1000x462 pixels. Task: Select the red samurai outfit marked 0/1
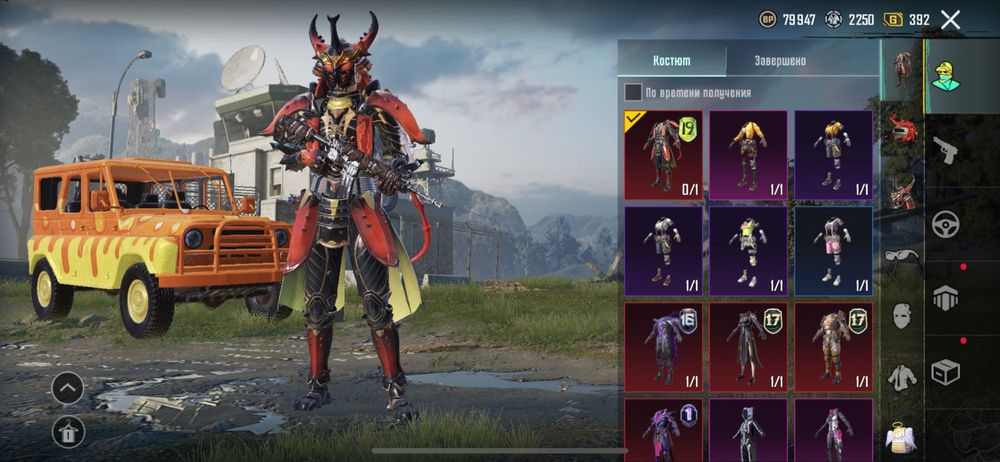pyautogui.click(x=664, y=155)
